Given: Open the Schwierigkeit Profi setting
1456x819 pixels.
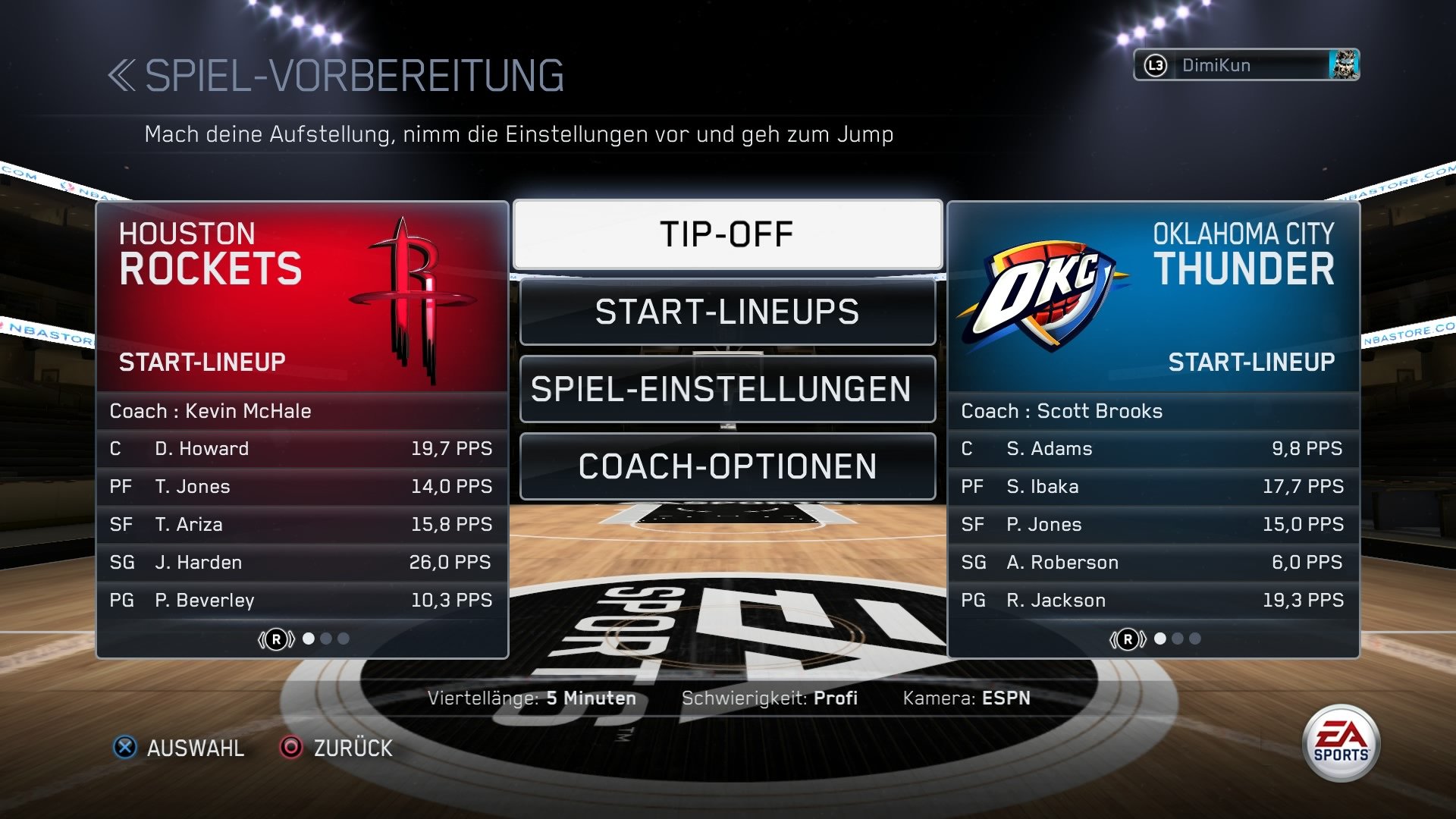Looking at the screenshot, I should (770, 698).
